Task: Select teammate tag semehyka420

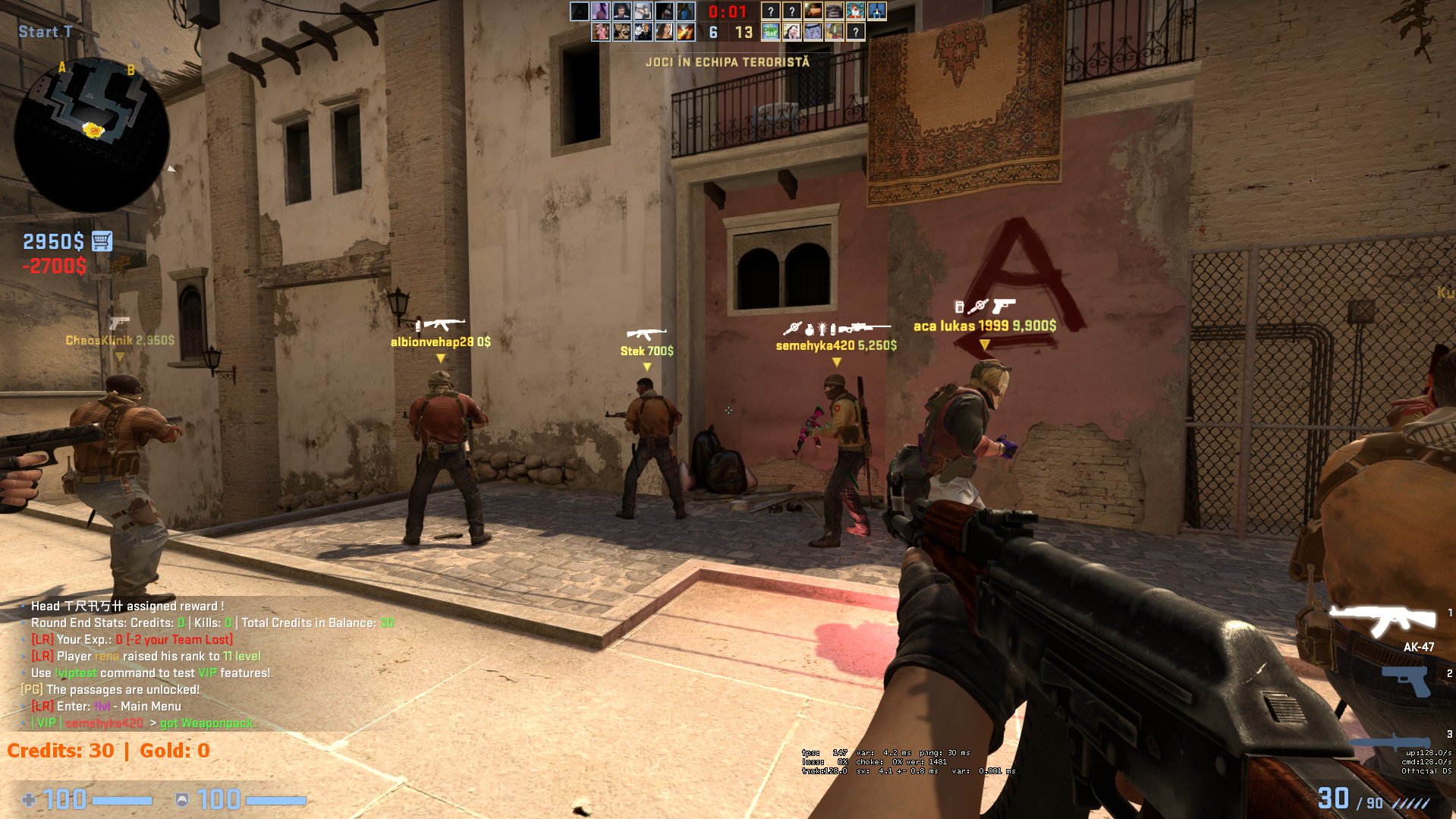Action: 835,345
